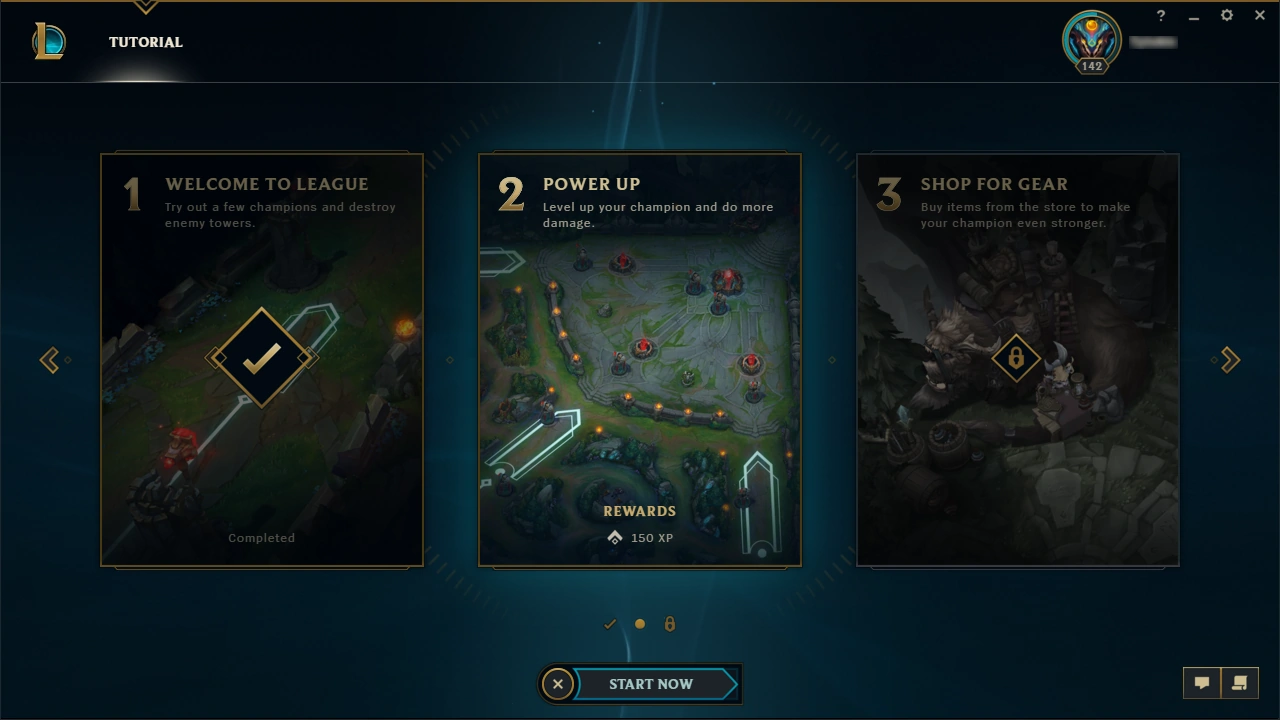Viewport: 1280px width, 720px height.
Task: Cancel with the X beside Start Now
Action: point(558,684)
